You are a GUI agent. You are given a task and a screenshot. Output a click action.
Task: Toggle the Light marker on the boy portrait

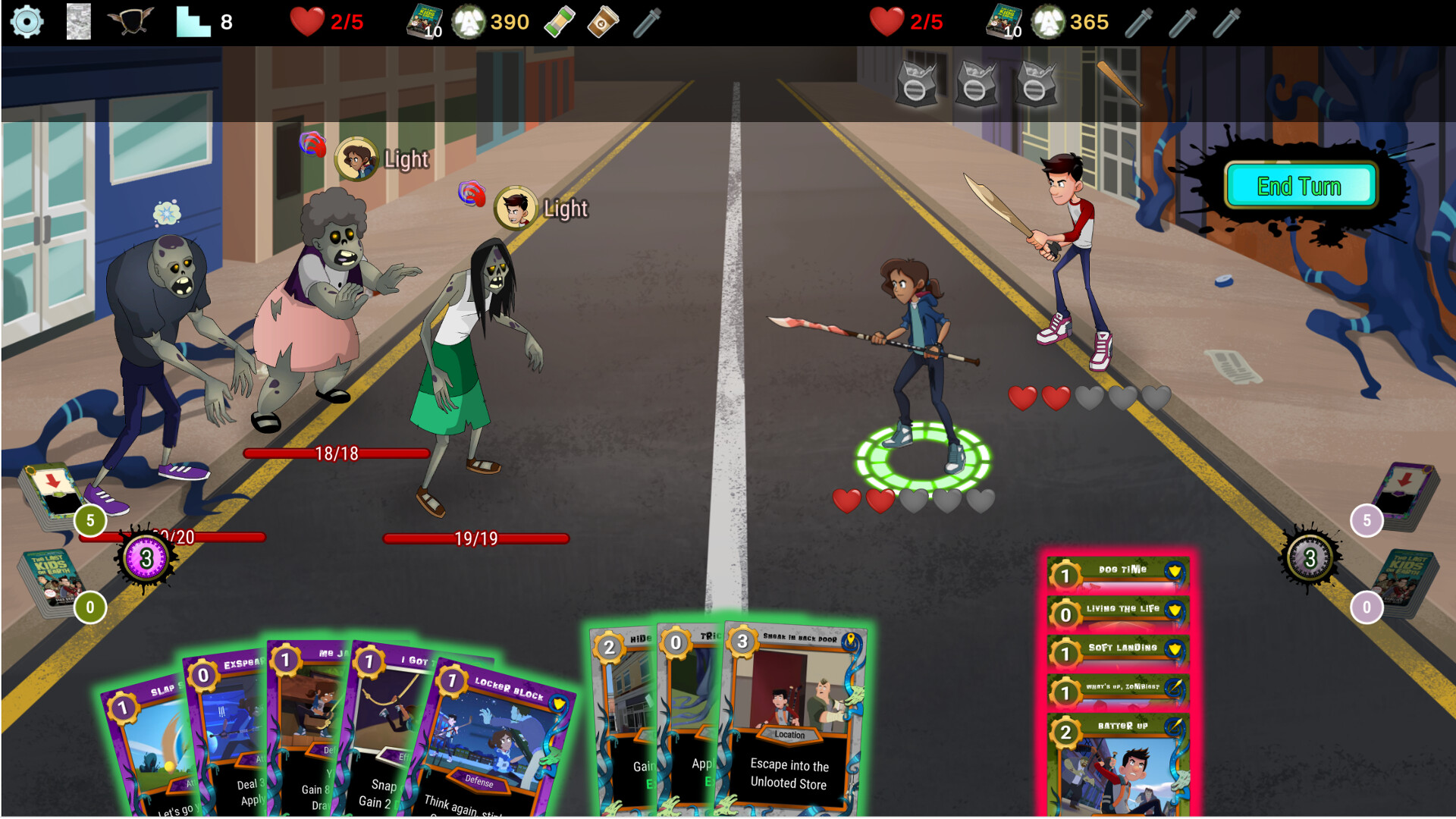[x=516, y=208]
